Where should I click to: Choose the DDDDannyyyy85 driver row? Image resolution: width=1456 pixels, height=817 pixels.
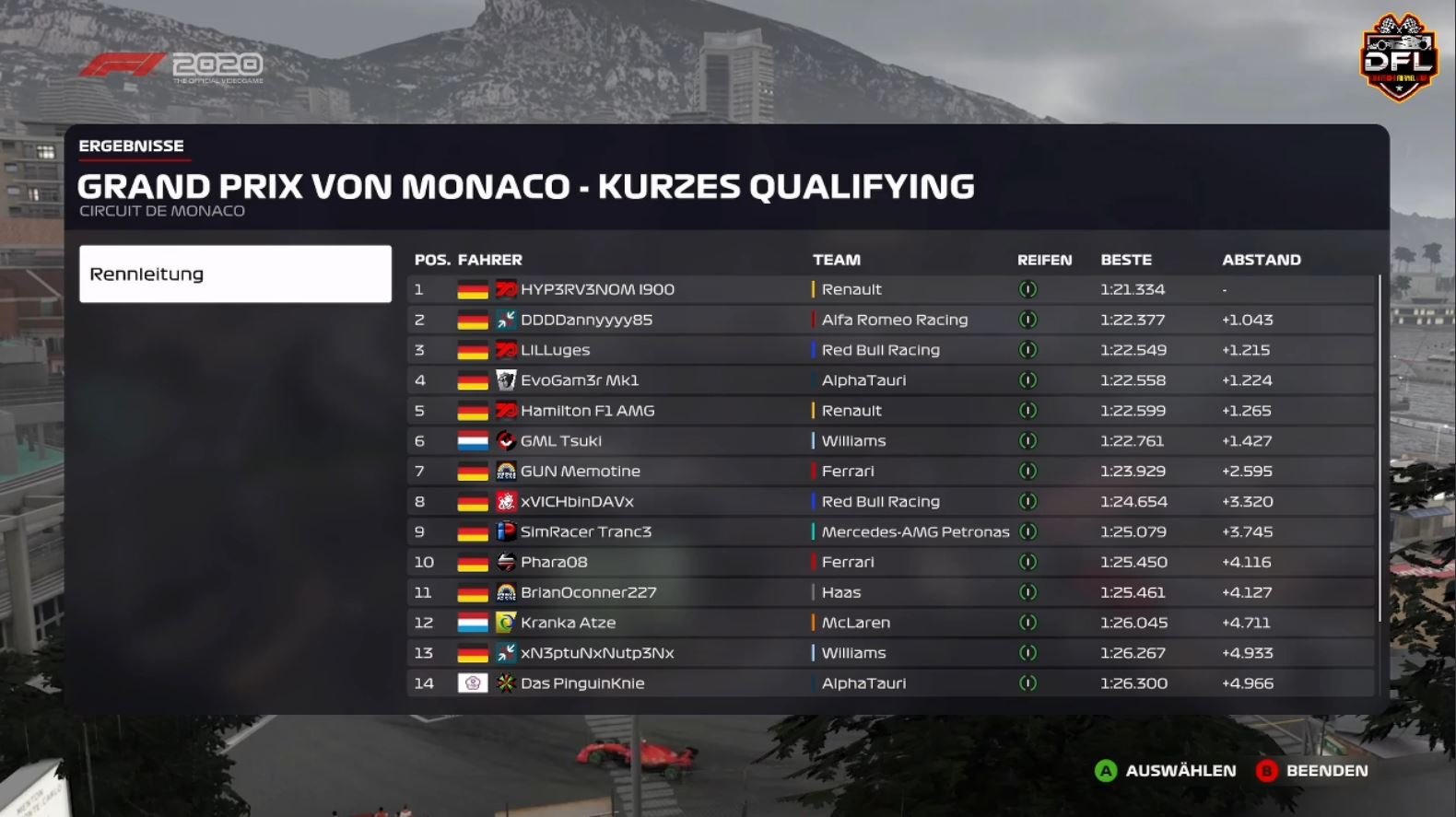coord(586,320)
